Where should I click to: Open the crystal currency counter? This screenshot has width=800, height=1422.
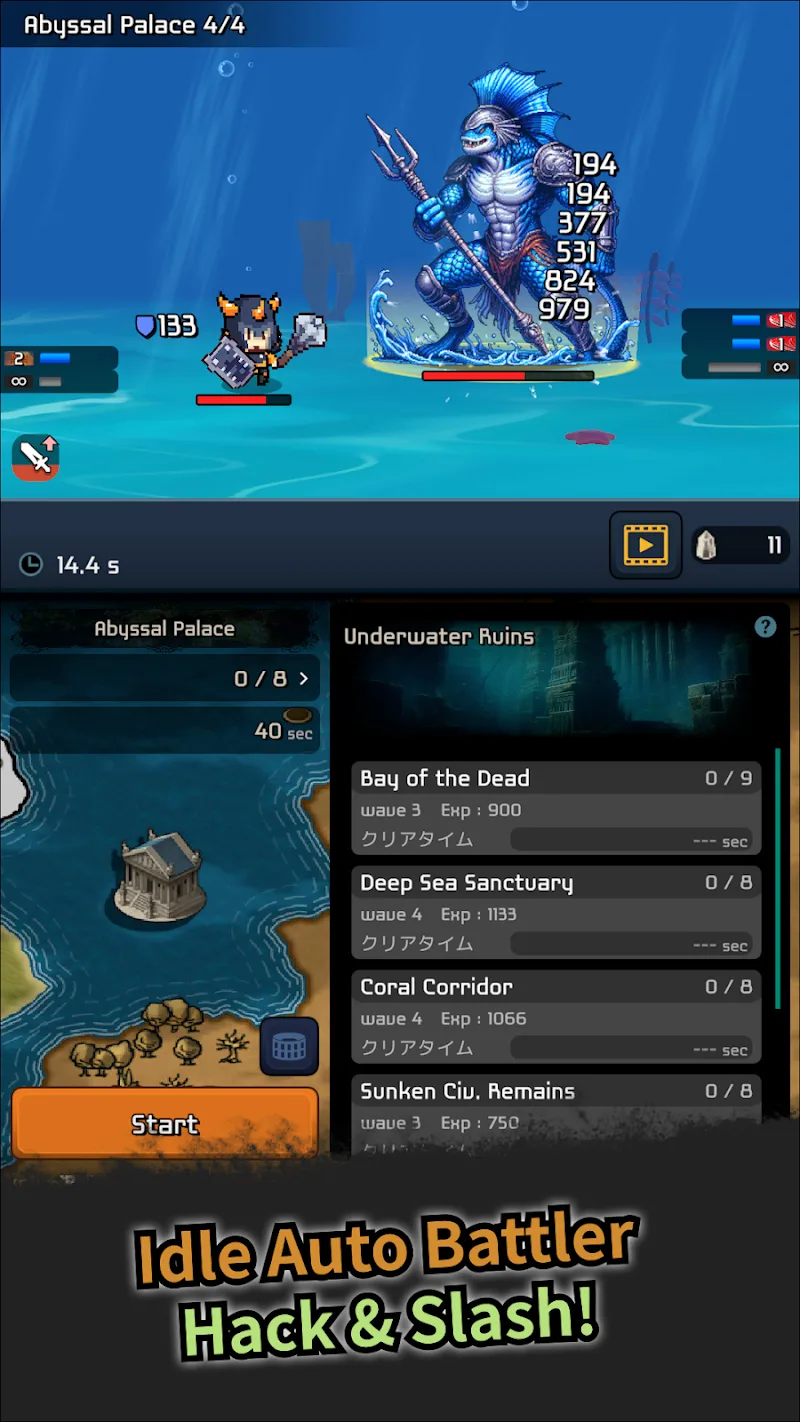[741, 545]
